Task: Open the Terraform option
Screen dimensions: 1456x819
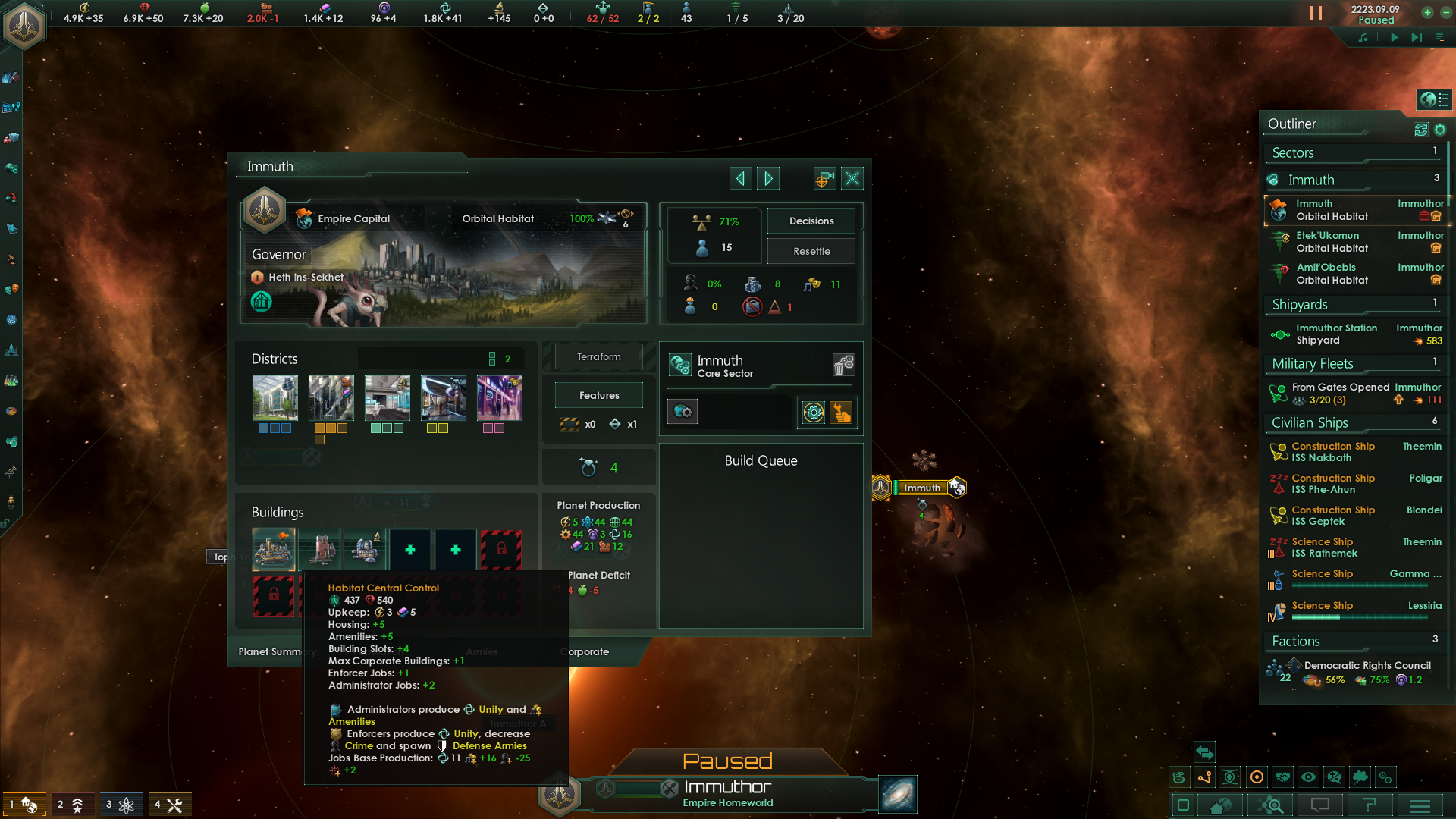Action: [598, 356]
